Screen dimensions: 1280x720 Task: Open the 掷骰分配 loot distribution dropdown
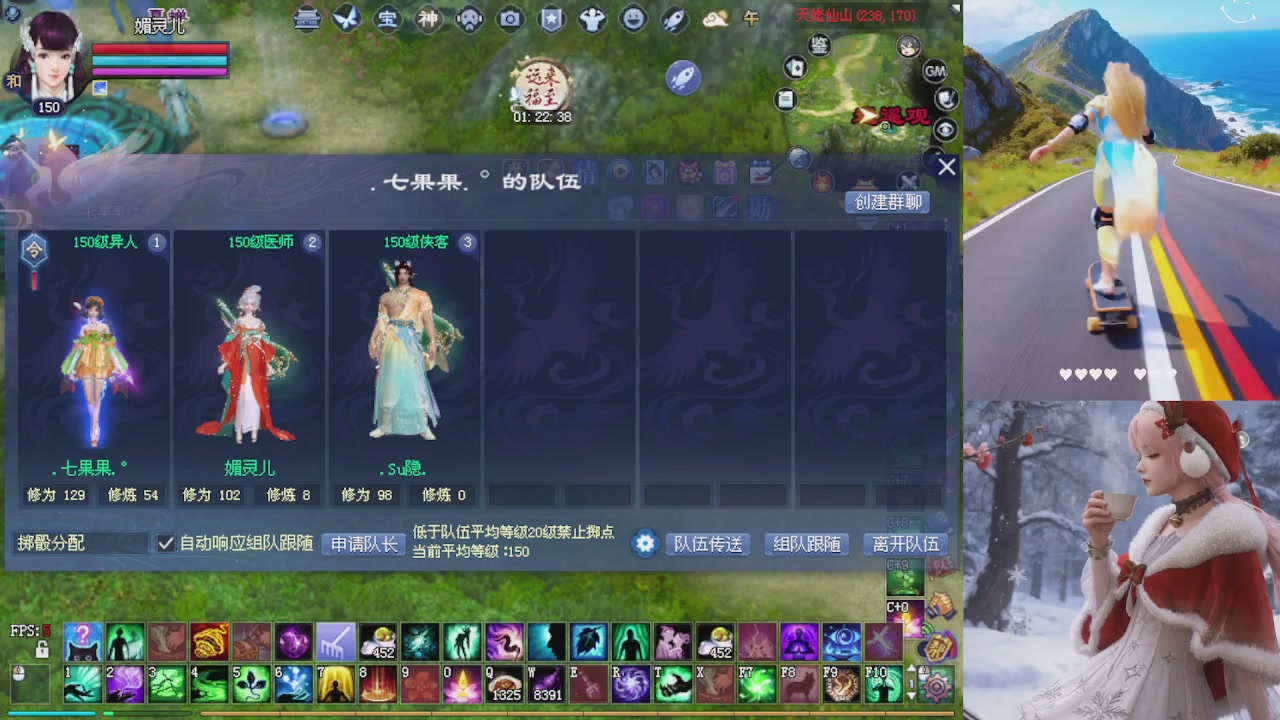pos(80,544)
